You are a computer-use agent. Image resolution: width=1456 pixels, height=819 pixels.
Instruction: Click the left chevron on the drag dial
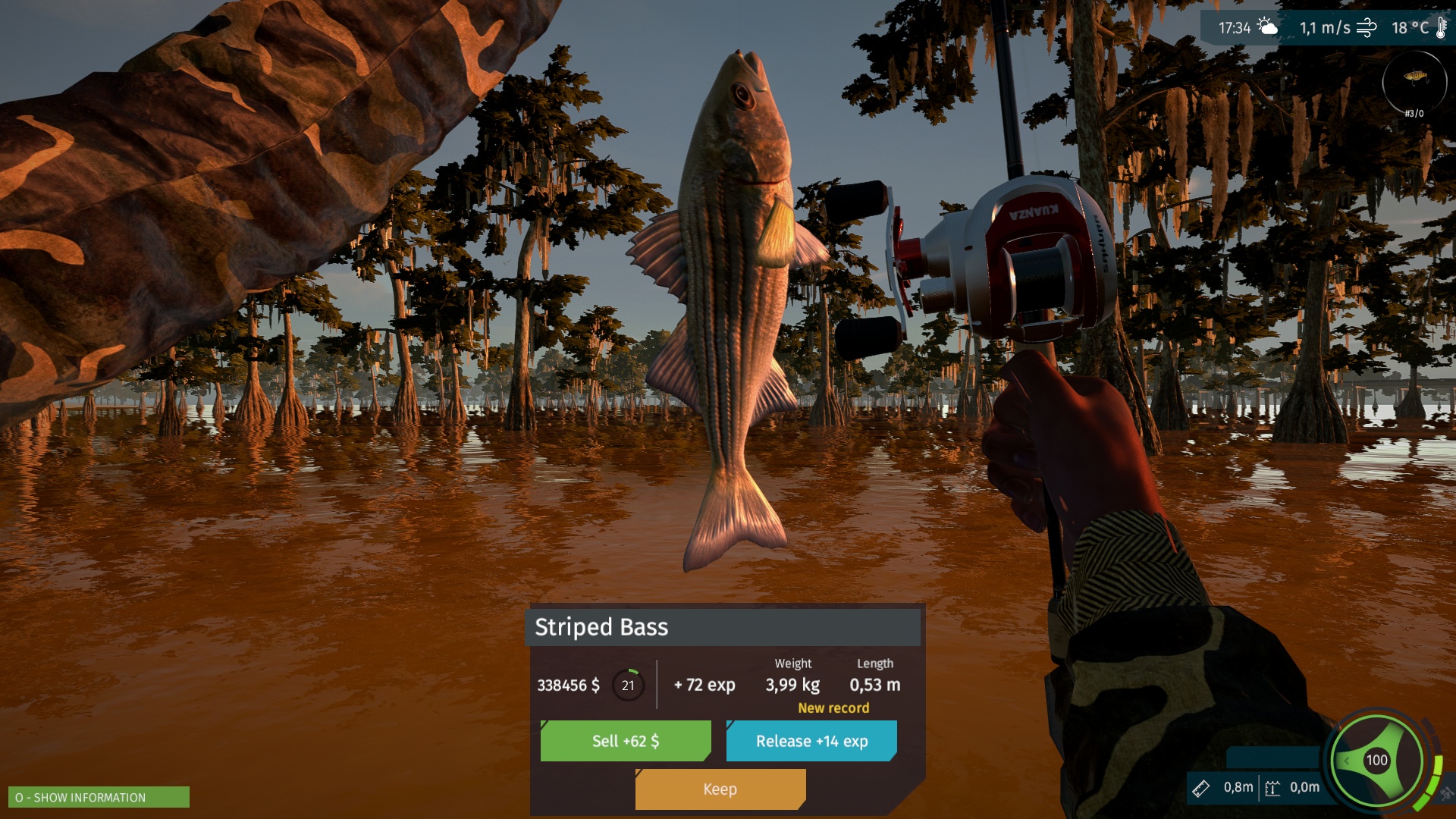[x=1347, y=761]
